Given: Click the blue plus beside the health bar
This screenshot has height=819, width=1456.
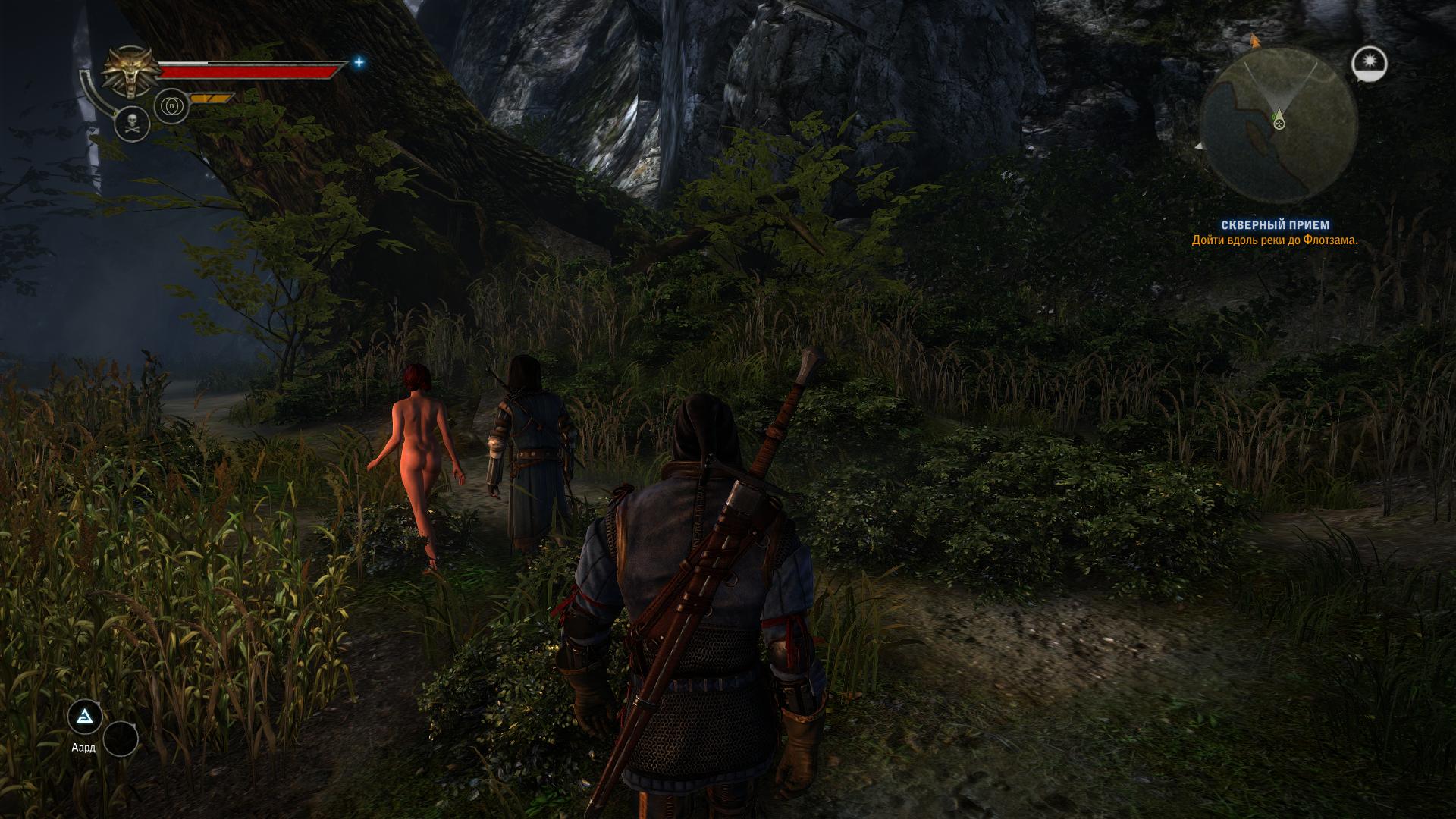Looking at the screenshot, I should click(x=359, y=63).
